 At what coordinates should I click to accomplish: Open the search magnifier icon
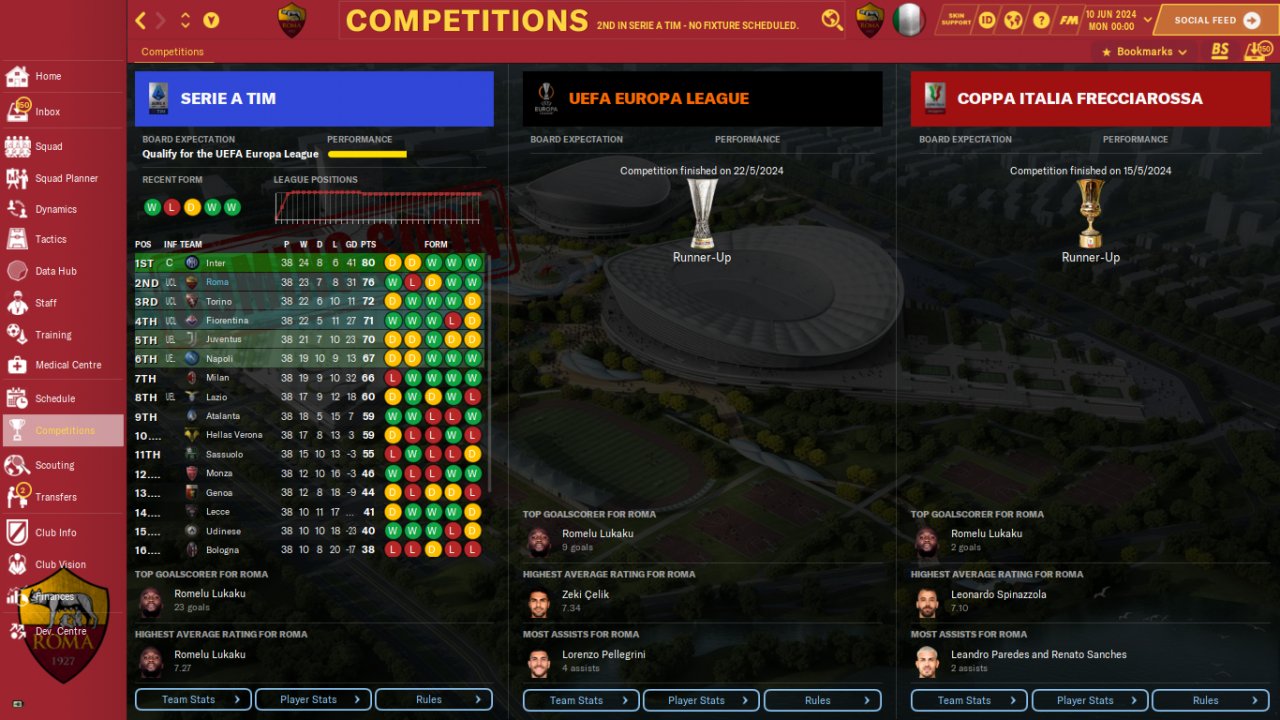coord(831,19)
